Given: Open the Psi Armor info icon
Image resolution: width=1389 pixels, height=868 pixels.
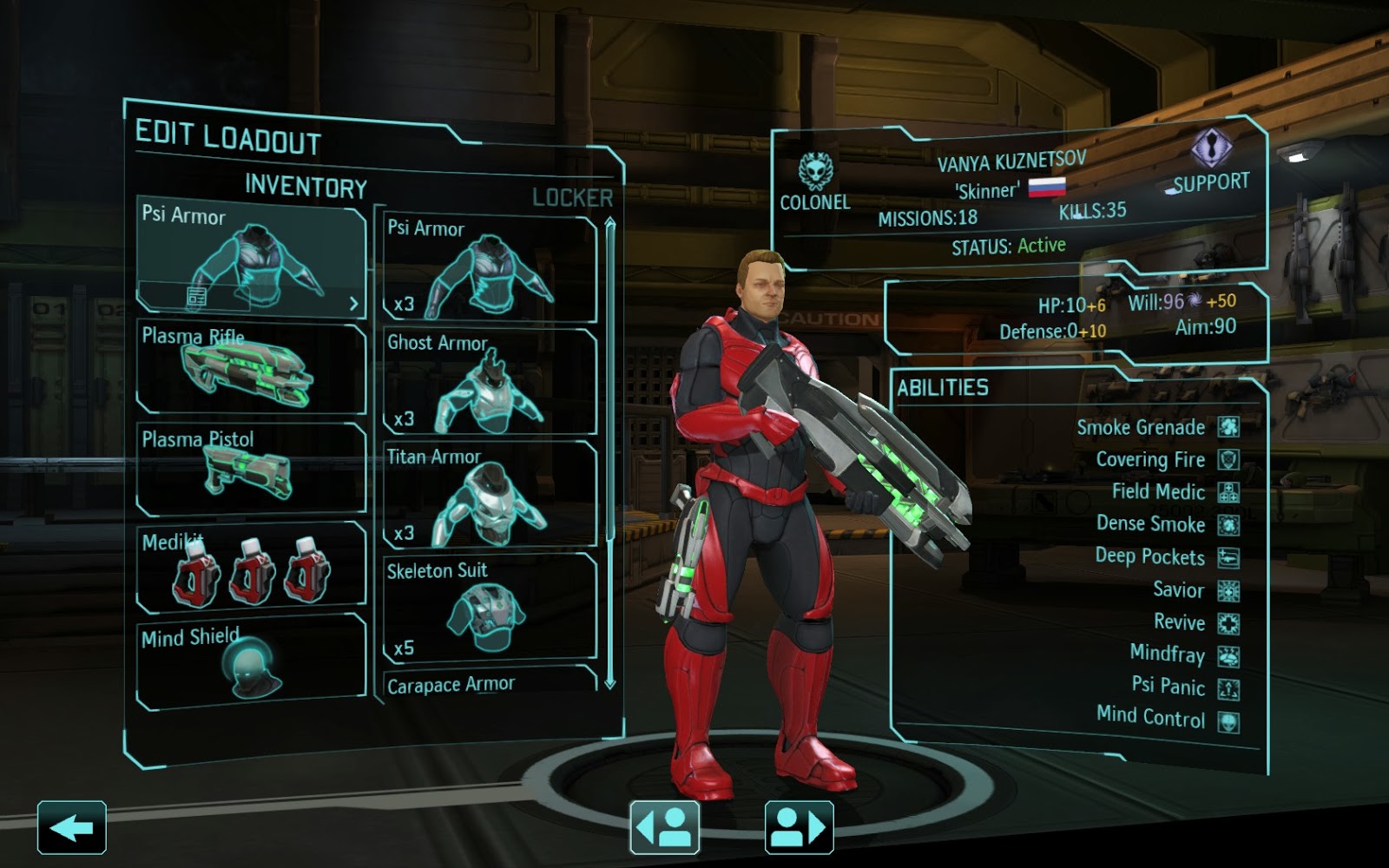Looking at the screenshot, I should [x=197, y=298].
